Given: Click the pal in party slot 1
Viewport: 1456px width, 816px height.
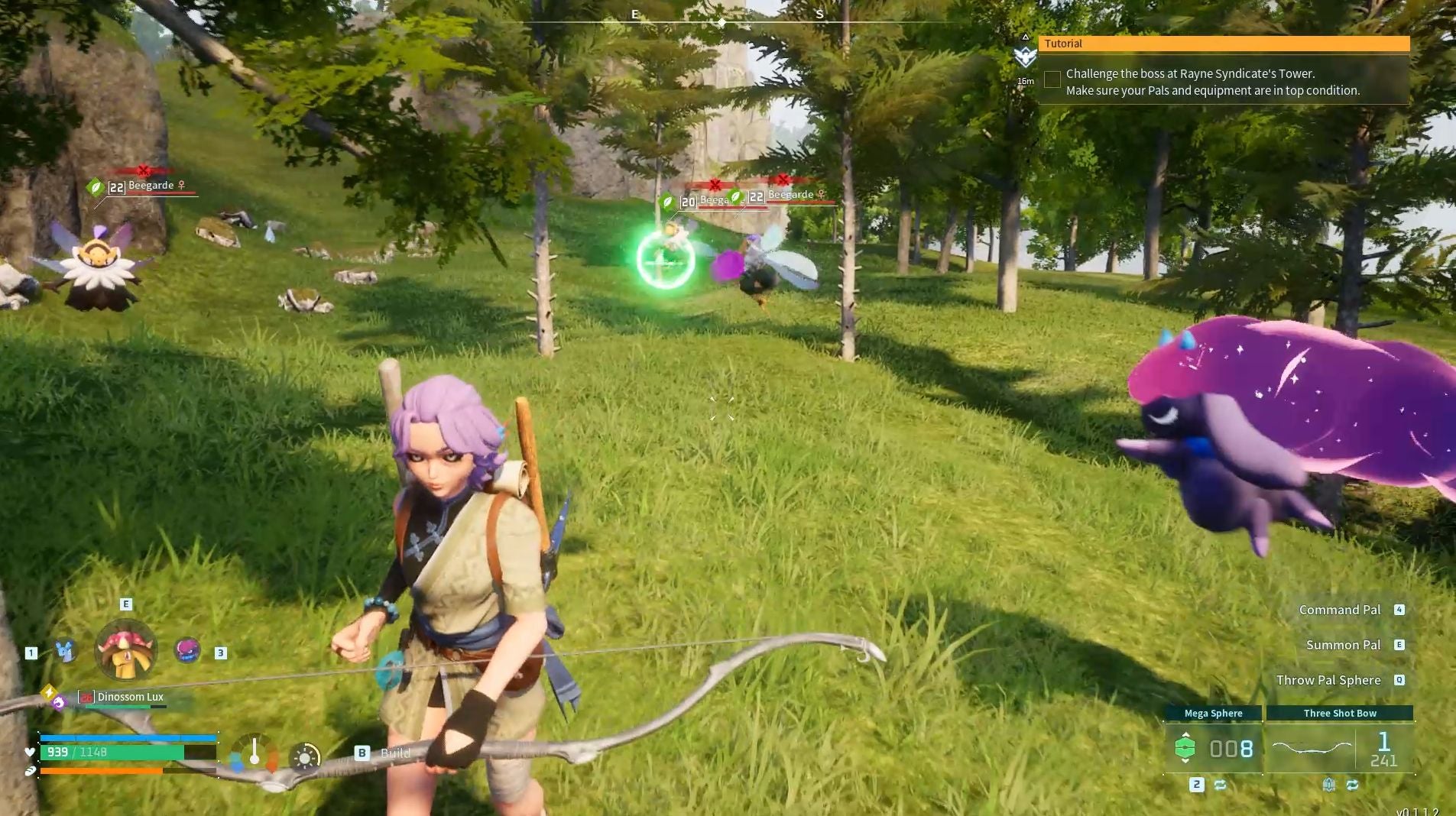Looking at the screenshot, I should tap(64, 651).
